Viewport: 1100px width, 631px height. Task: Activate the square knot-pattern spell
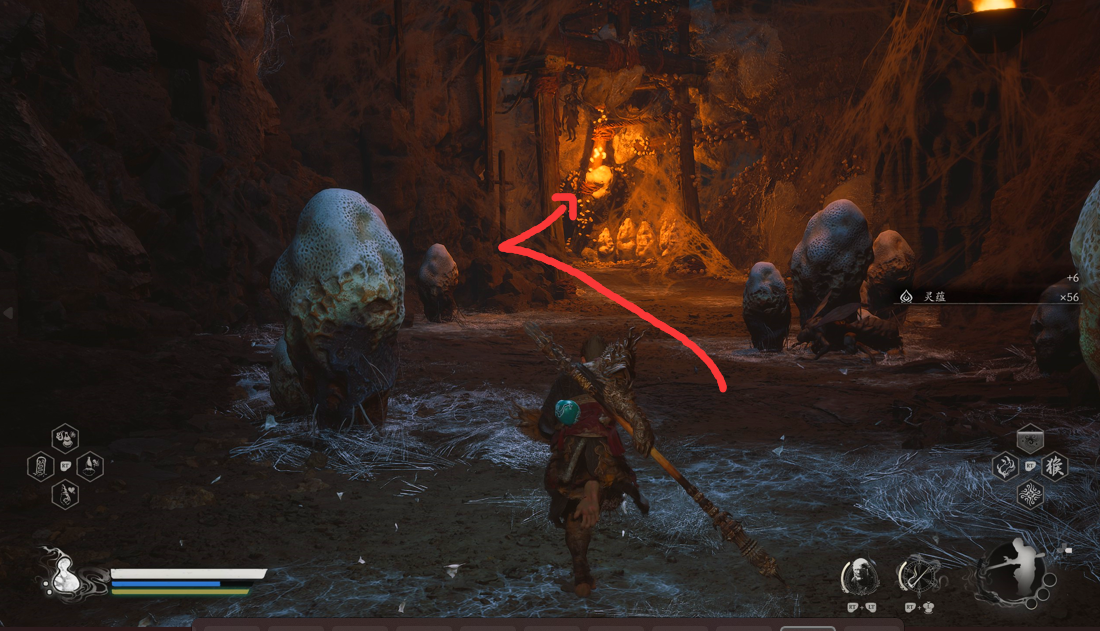coord(1030,494)
